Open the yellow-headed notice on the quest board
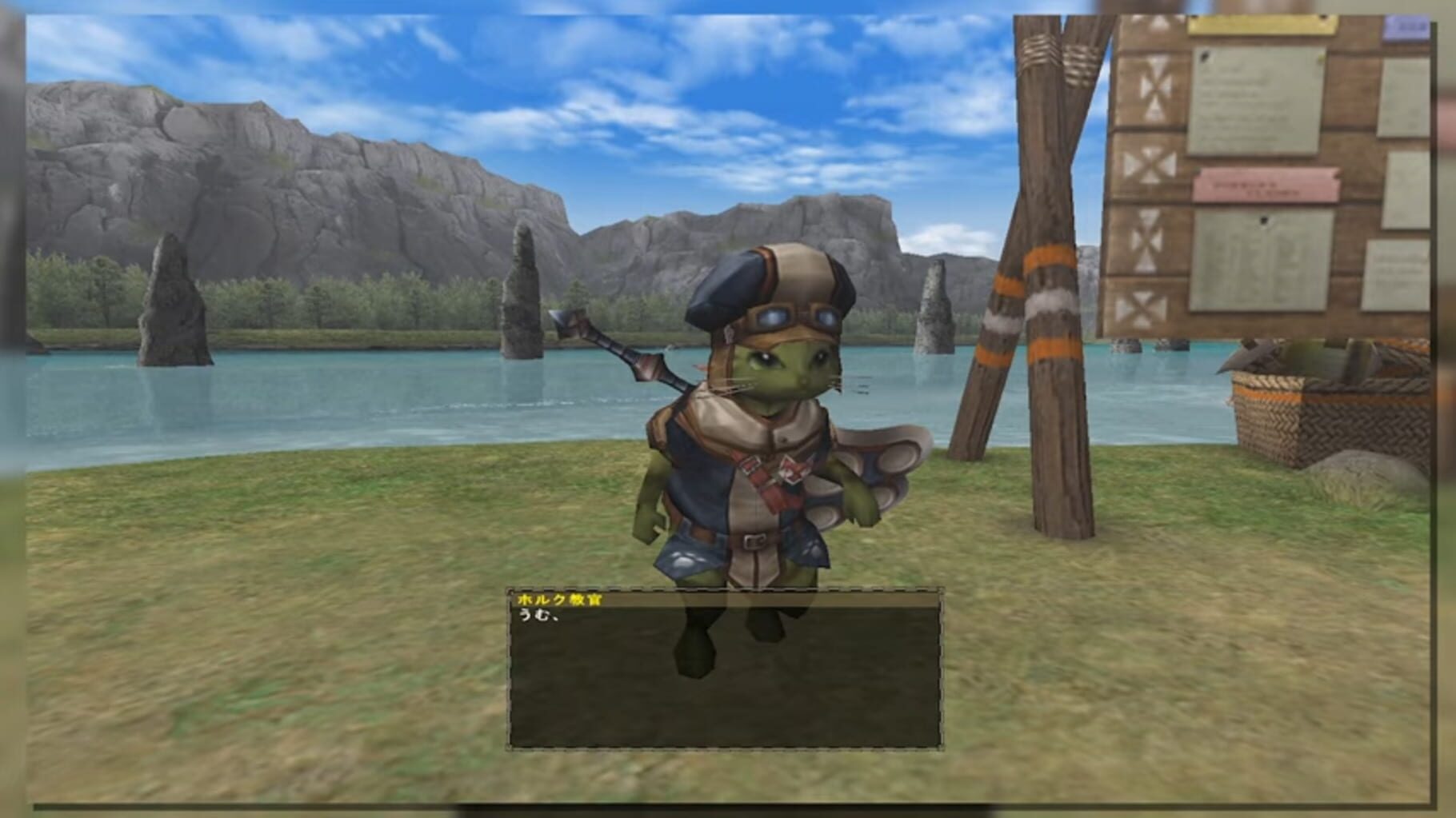Screen dimensions: 1456x818 click(x=1262, y=26)
